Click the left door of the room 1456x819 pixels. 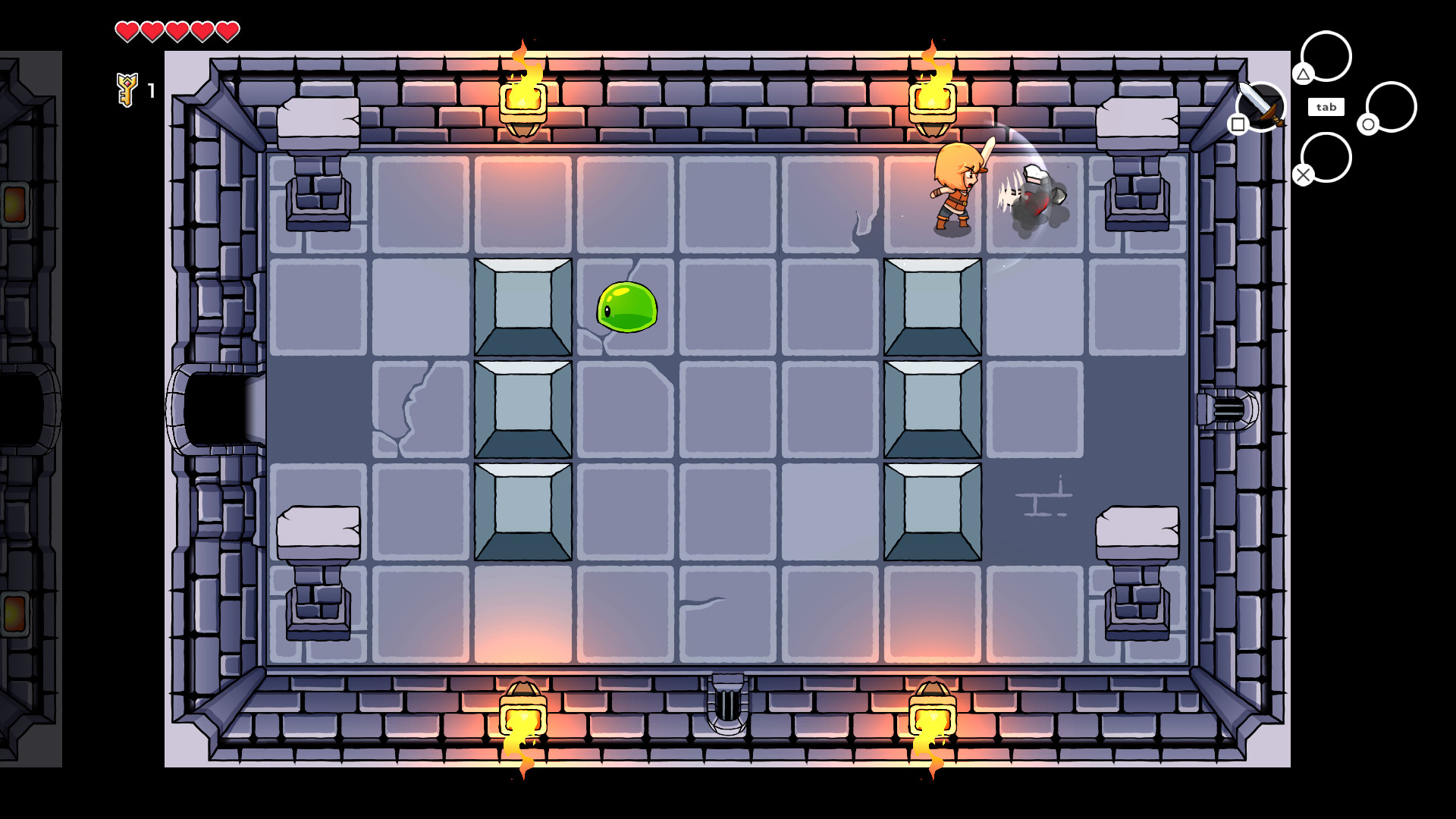pyautogui.click(x=215, y=407)
